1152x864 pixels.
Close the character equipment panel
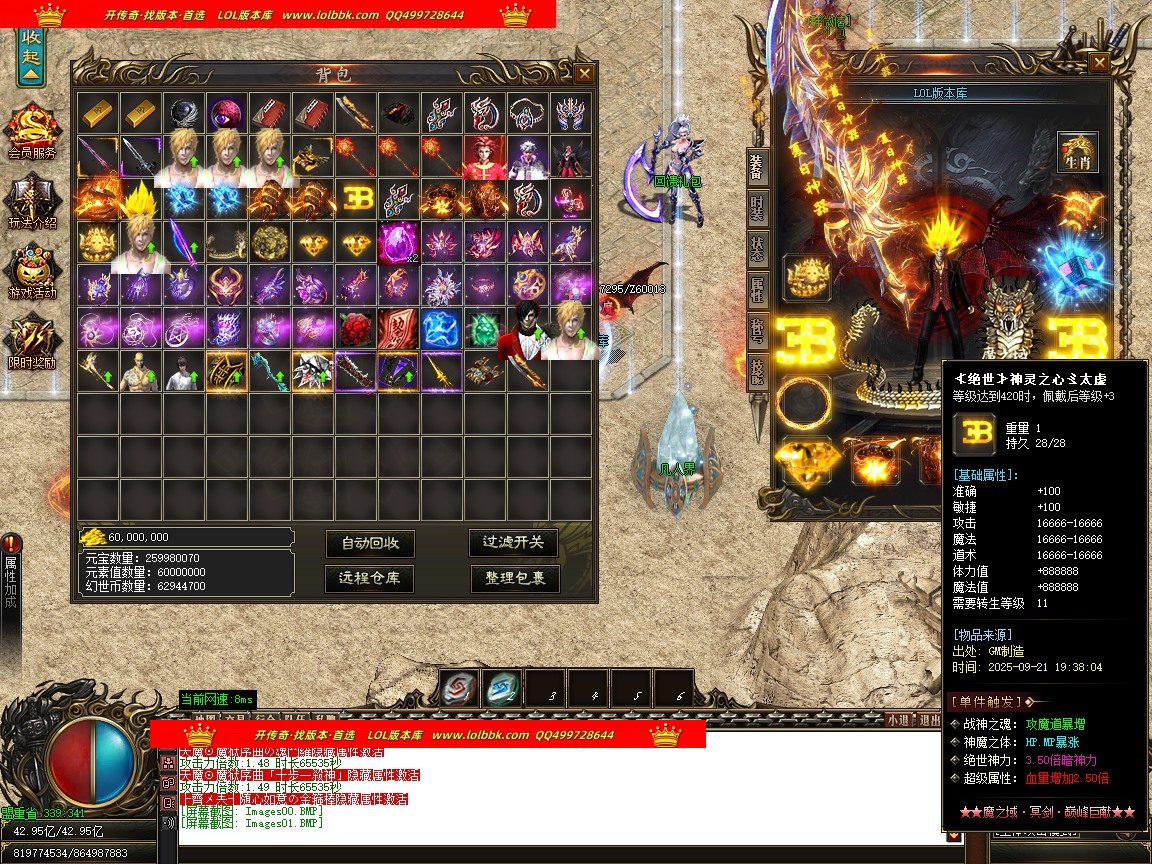pos(1099,63)
